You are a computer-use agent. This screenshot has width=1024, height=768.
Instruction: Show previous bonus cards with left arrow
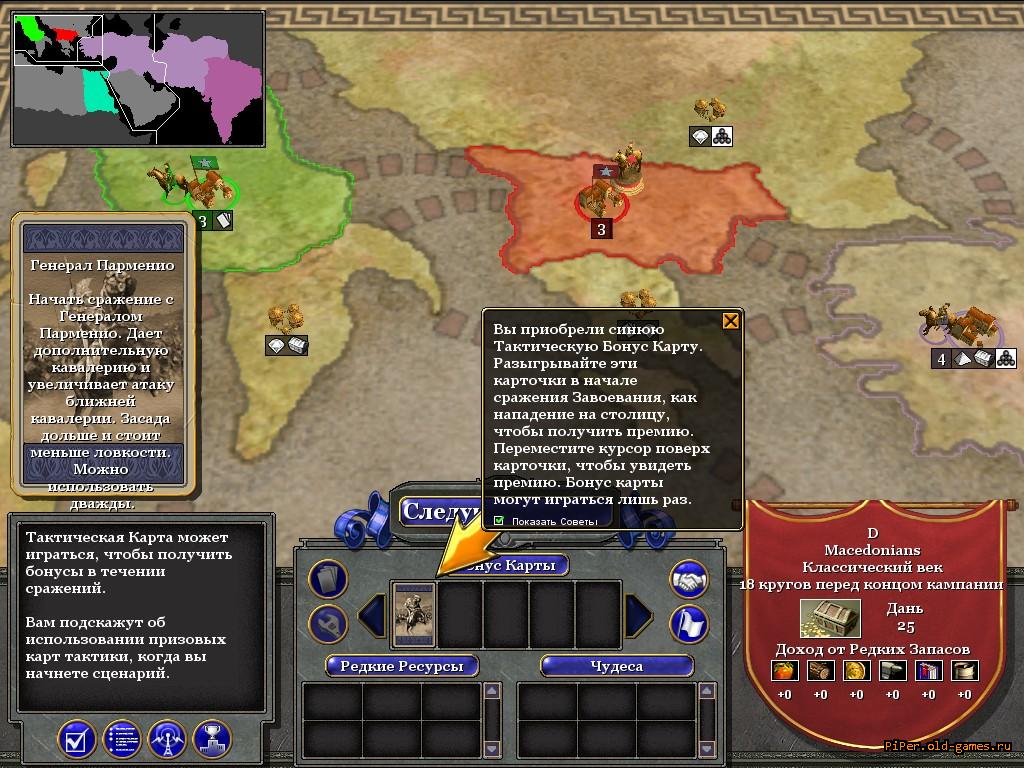coord(372,613)
